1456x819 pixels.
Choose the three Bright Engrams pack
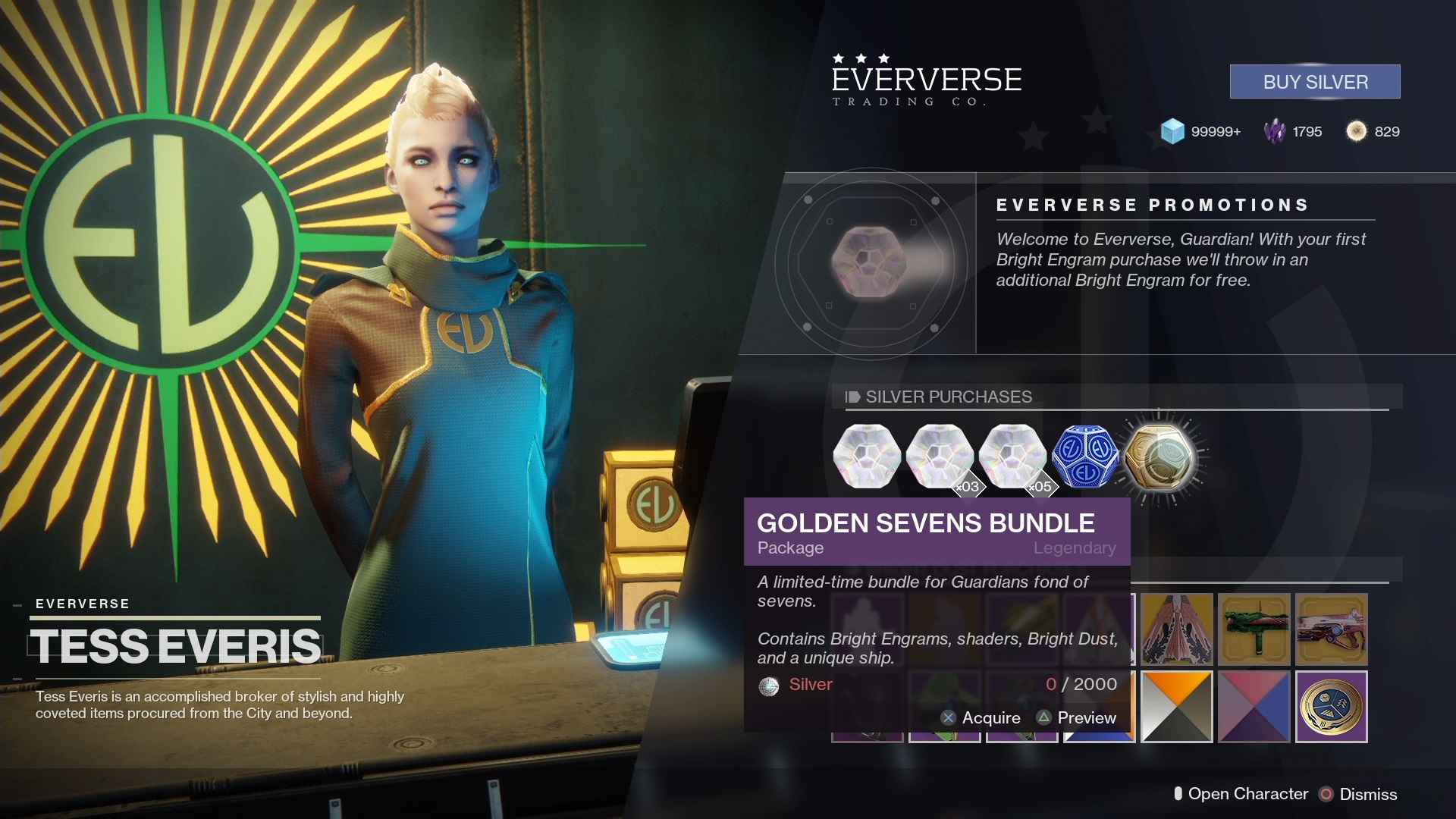tap(940, 457)
